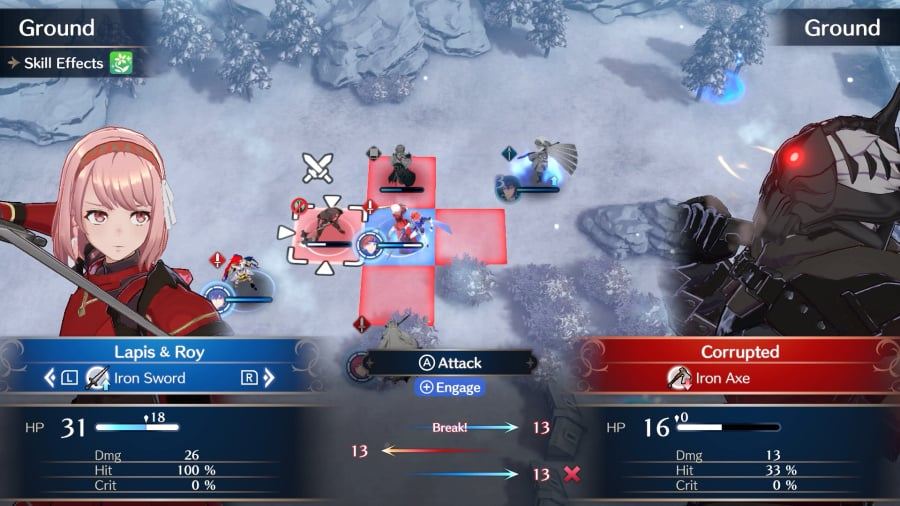This screenshot has width=900, height=506.
Task: Confirm the Attack command
Action: [449, 363]
